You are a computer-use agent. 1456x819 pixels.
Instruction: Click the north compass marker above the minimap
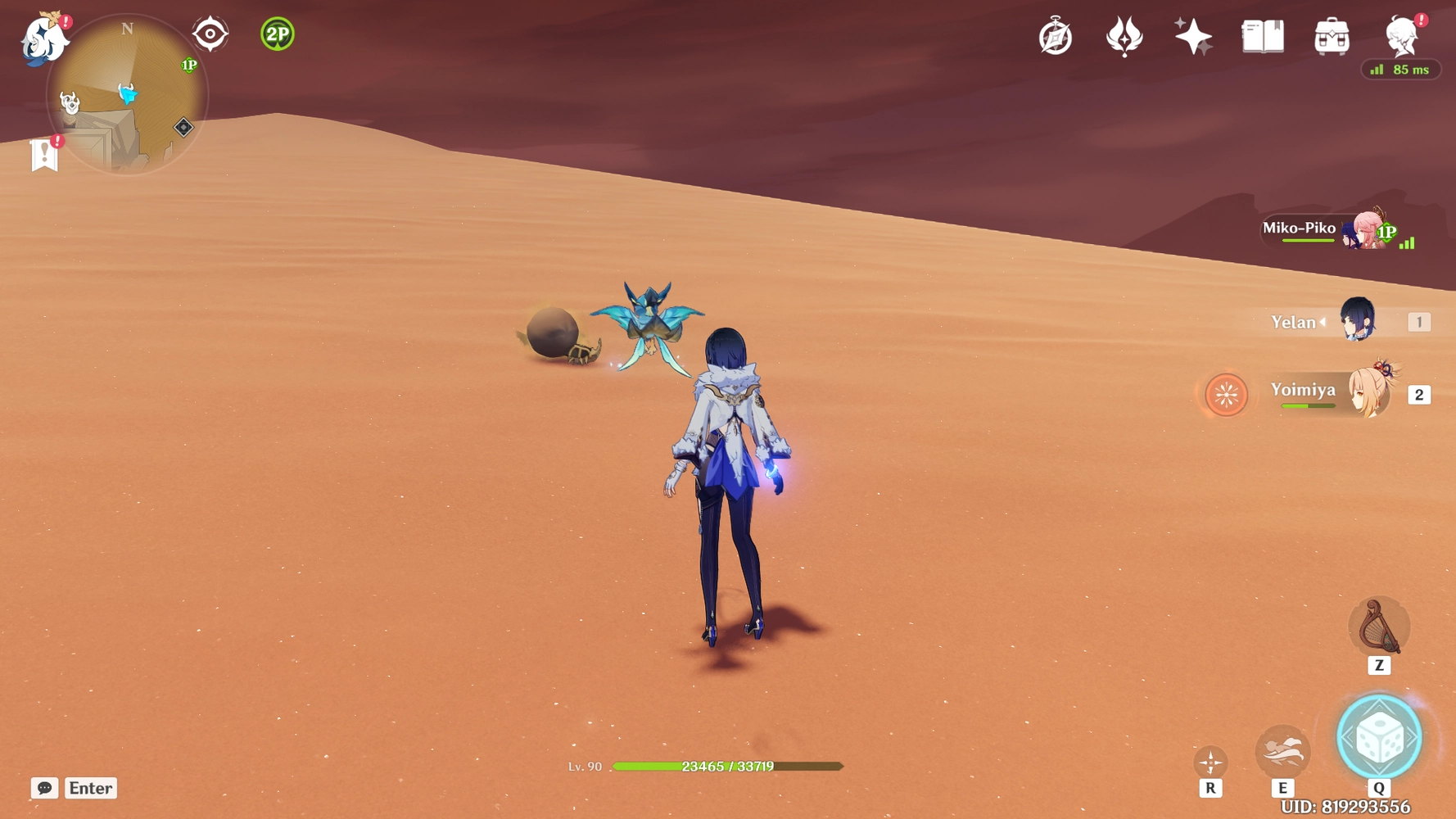pos(125,27)
